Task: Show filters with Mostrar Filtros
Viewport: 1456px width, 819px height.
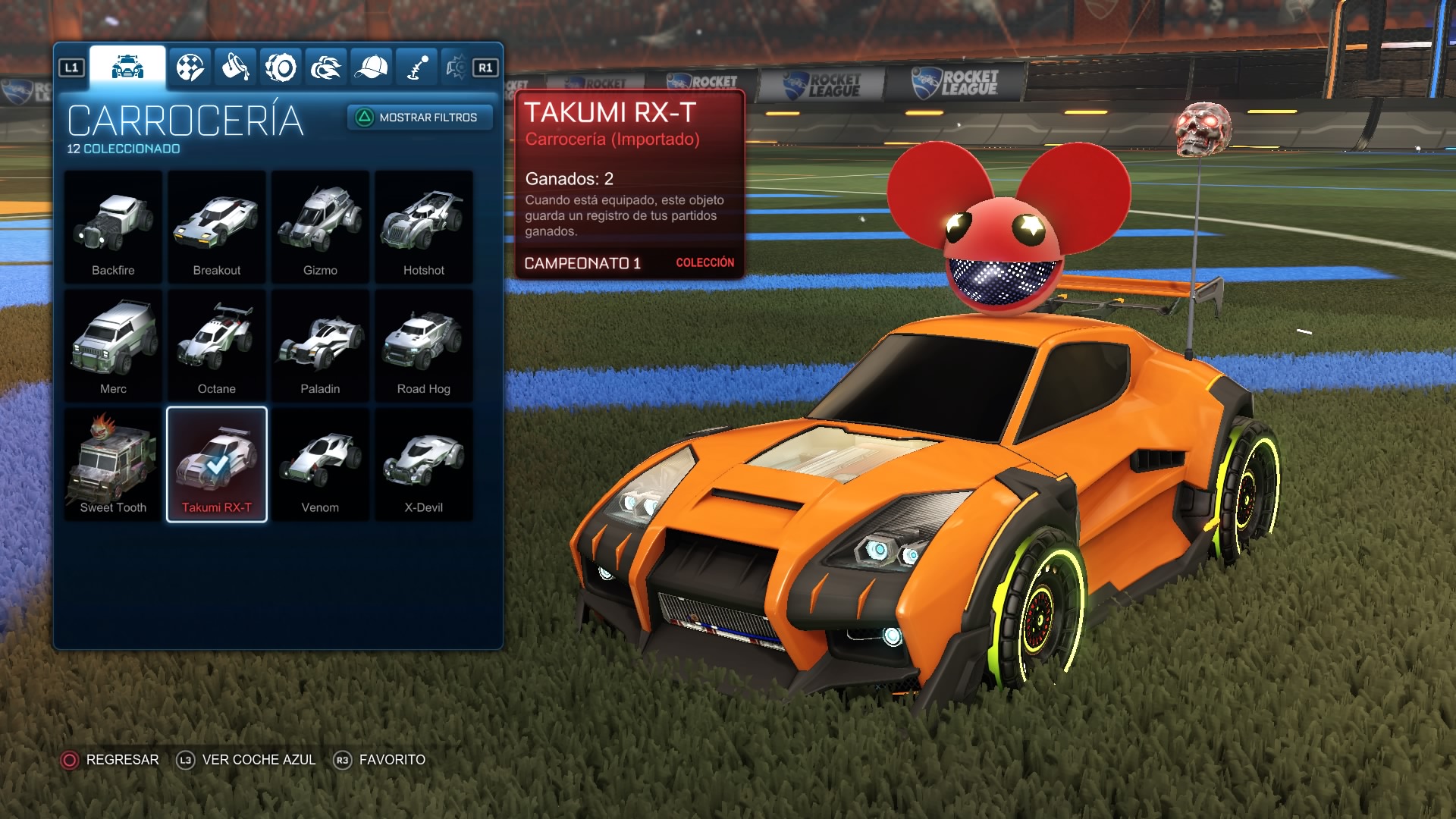Action: point(419,118)
